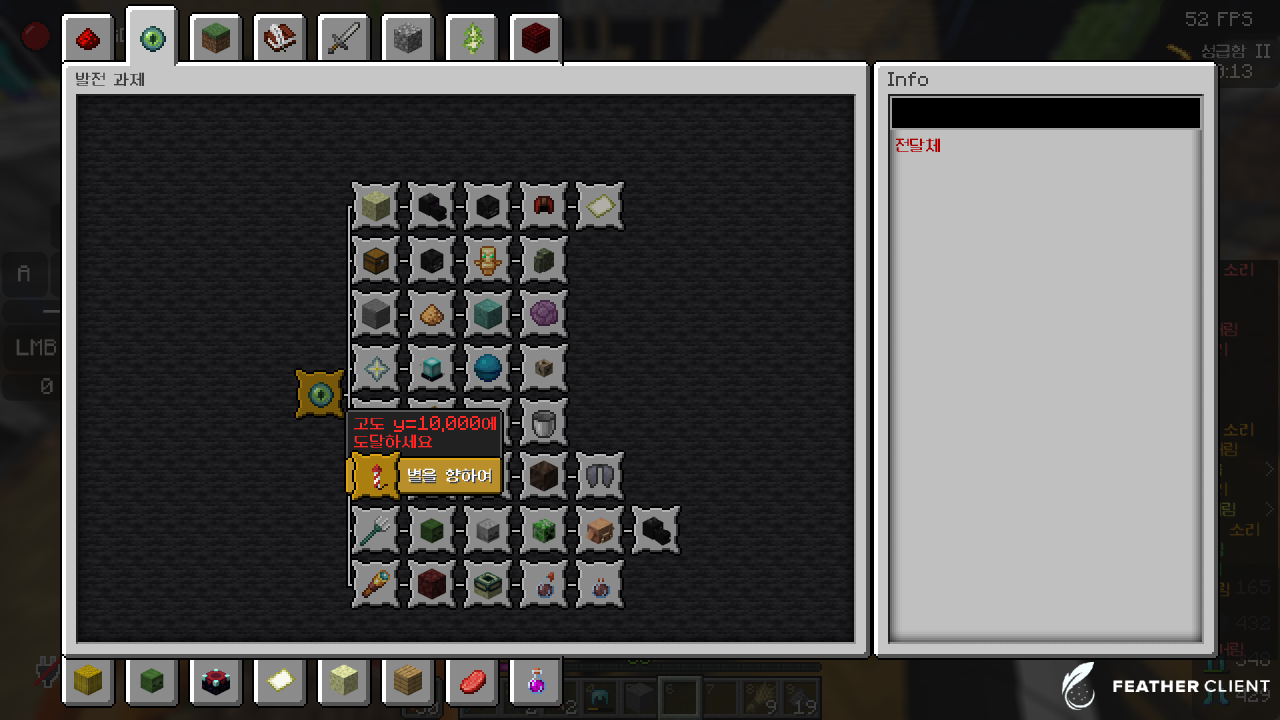The height and width of the screenshot is (720, 1280).
Task: Choose the totem of undying advancement
Action: point(488,260)
